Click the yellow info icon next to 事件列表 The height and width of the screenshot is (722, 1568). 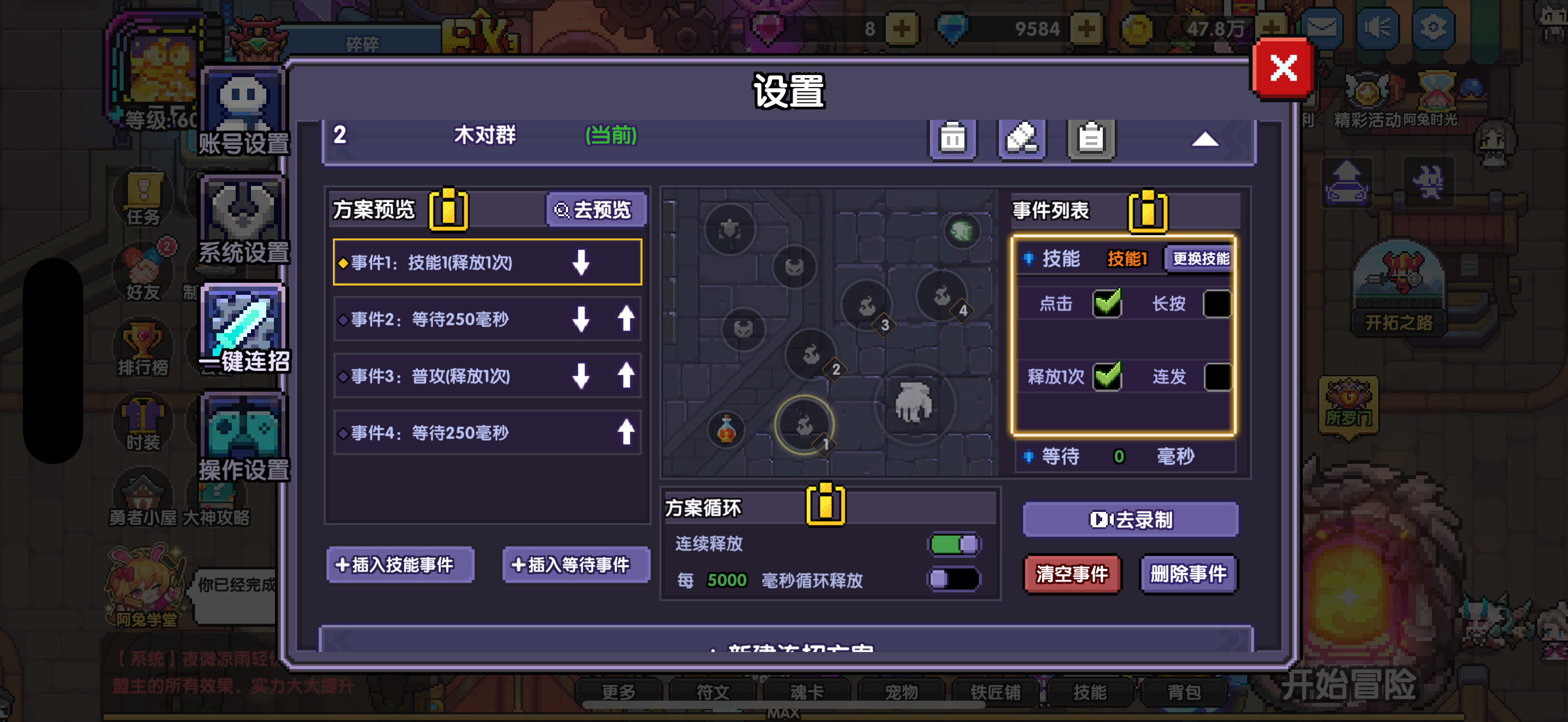coord(1147,211)
